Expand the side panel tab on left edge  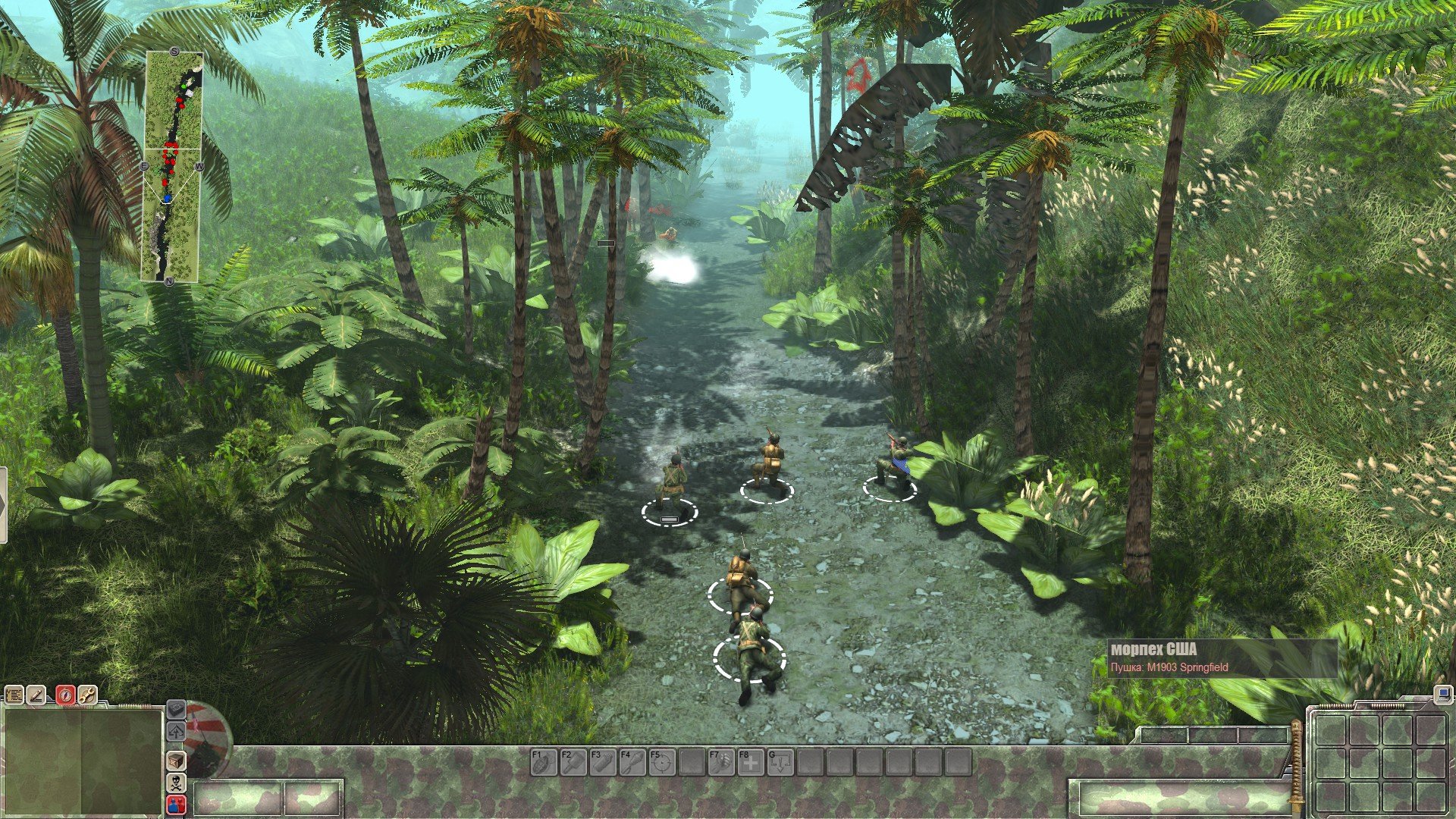[3, 505]
